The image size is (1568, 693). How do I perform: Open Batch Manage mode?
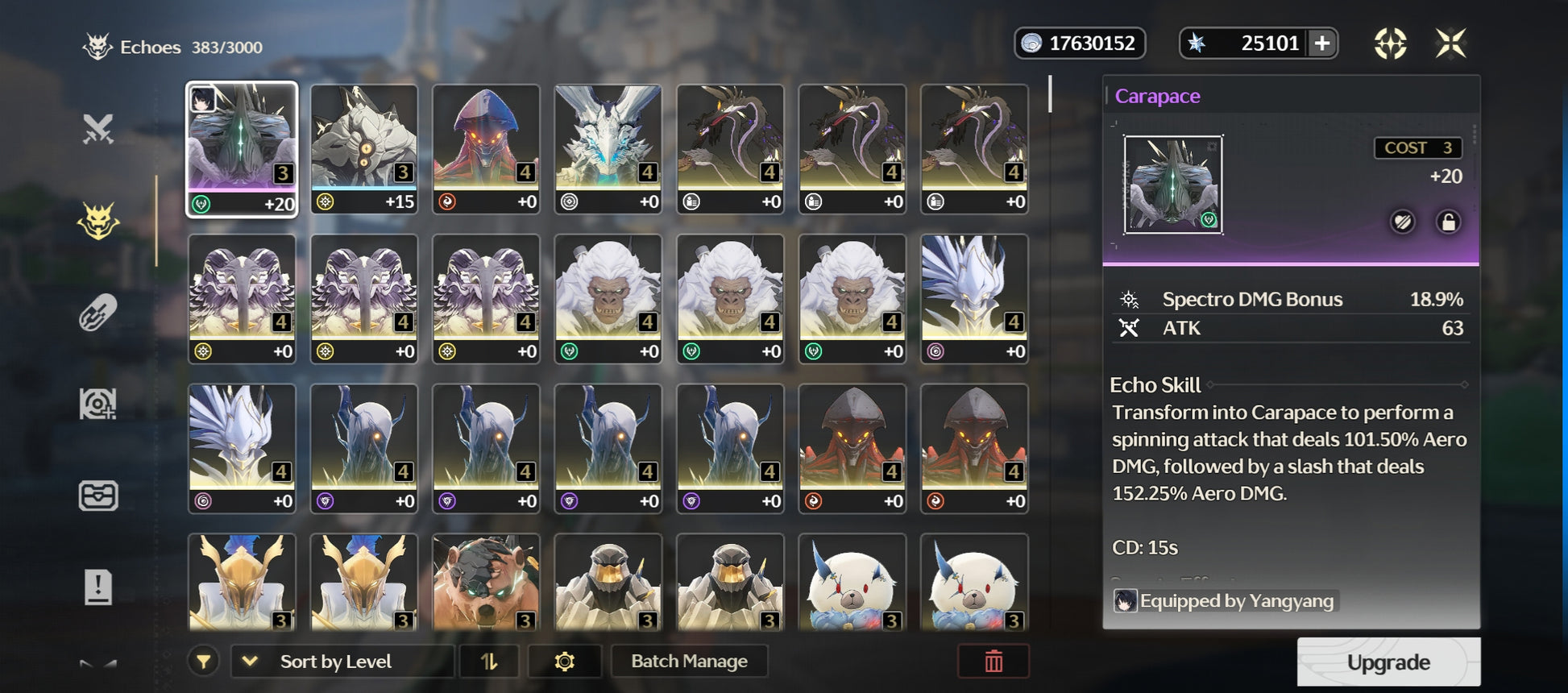click(689, 662)
